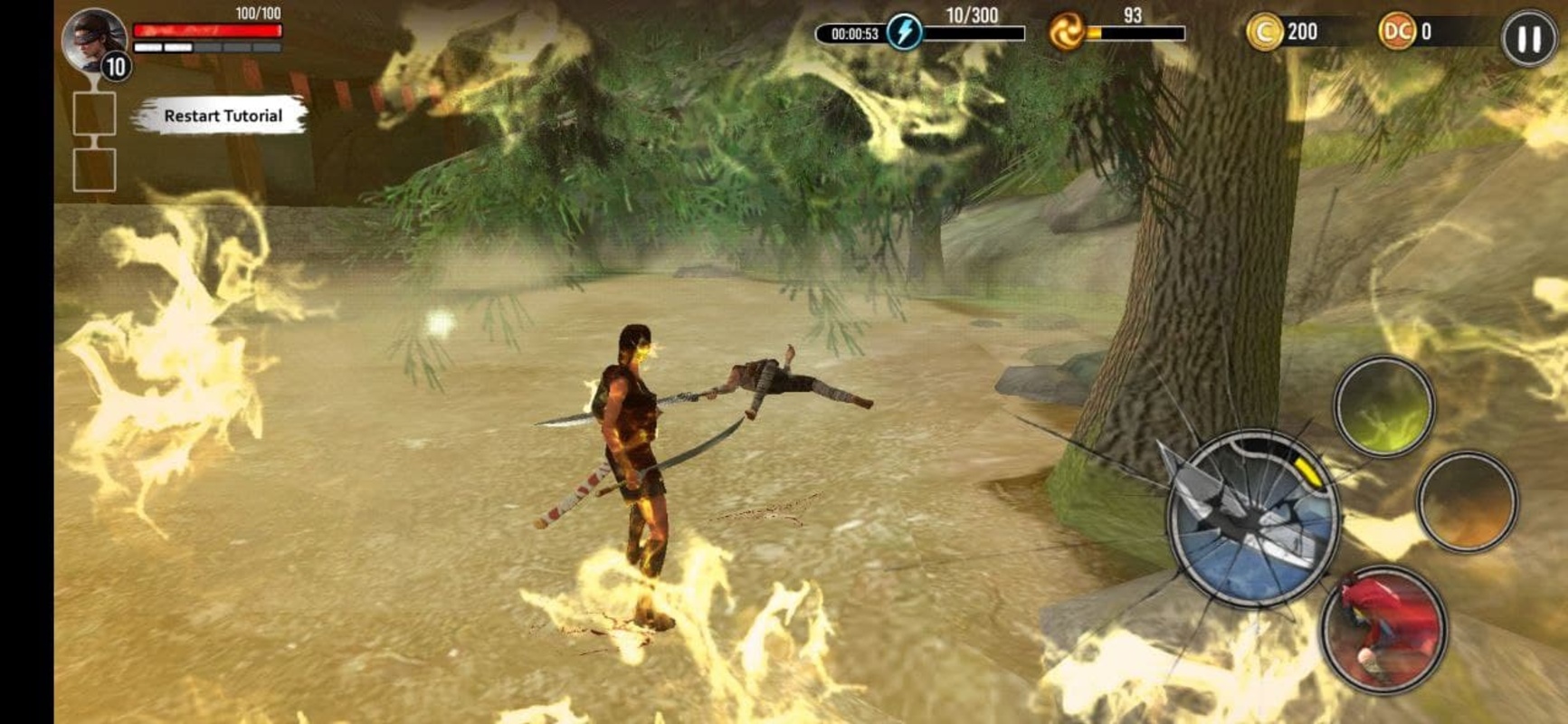
Task: Open the DC currency icon
Action: pyautogui.click(x=1396, y=32)
